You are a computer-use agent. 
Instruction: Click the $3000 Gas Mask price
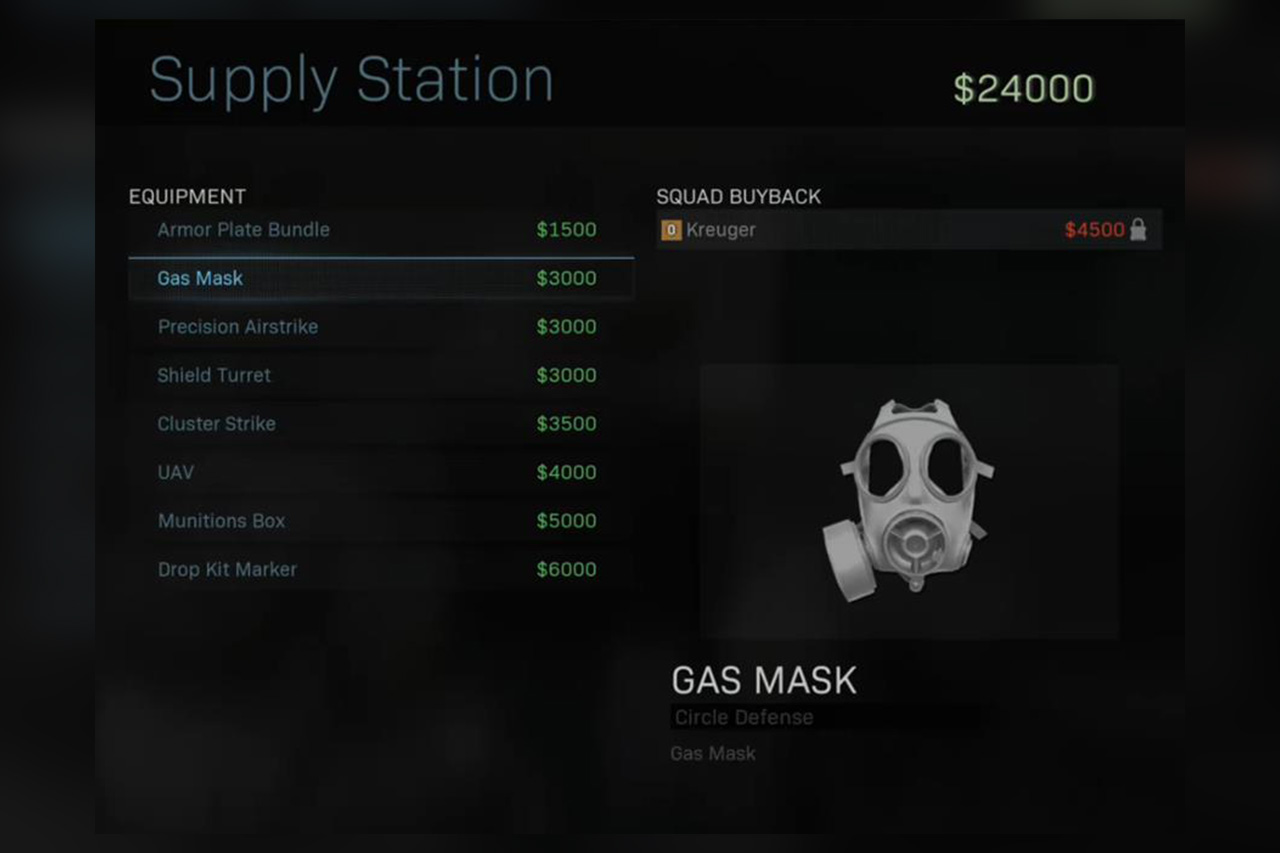tap(566, 278)
